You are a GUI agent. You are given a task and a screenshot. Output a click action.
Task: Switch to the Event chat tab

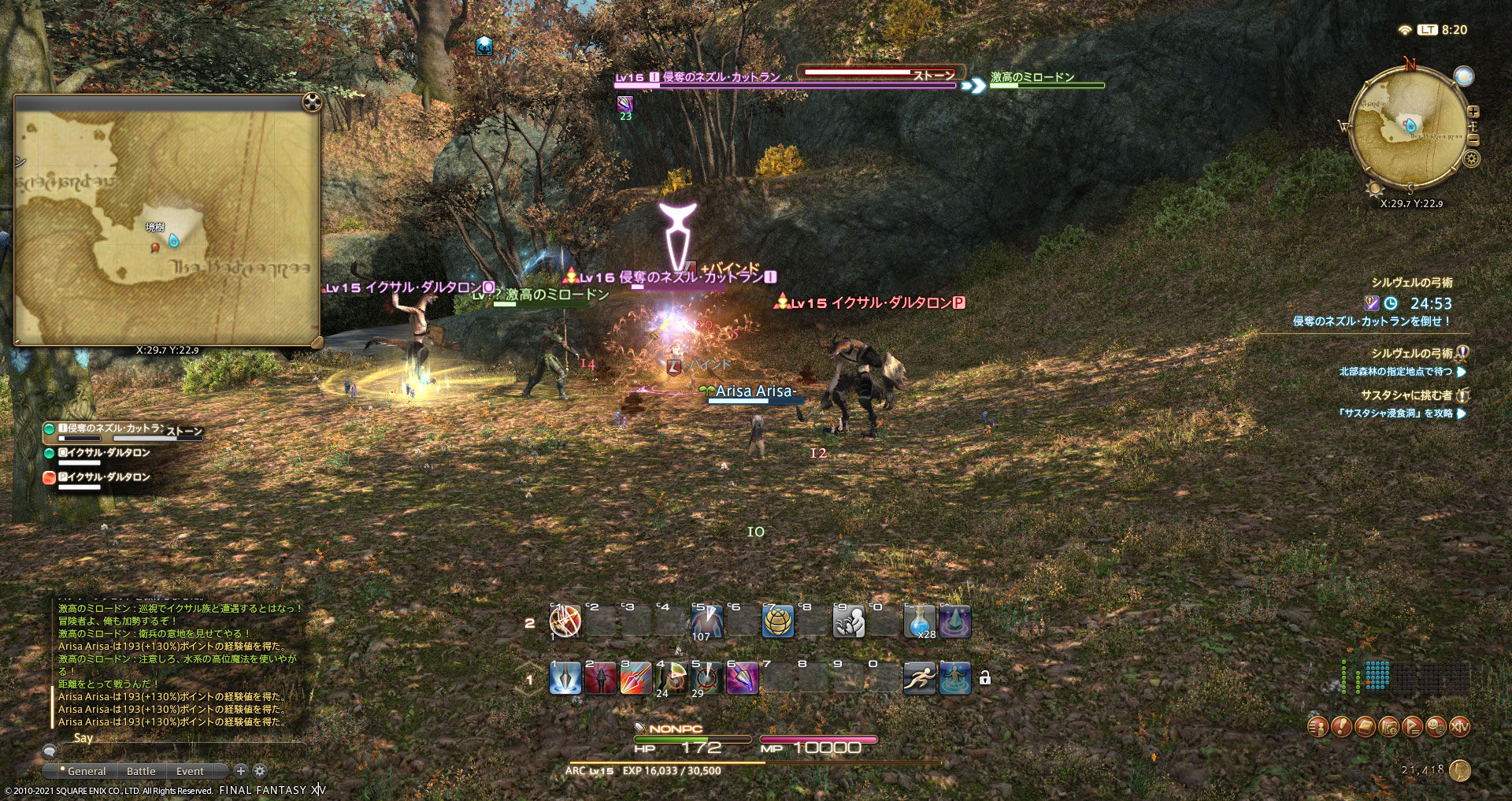189,771
